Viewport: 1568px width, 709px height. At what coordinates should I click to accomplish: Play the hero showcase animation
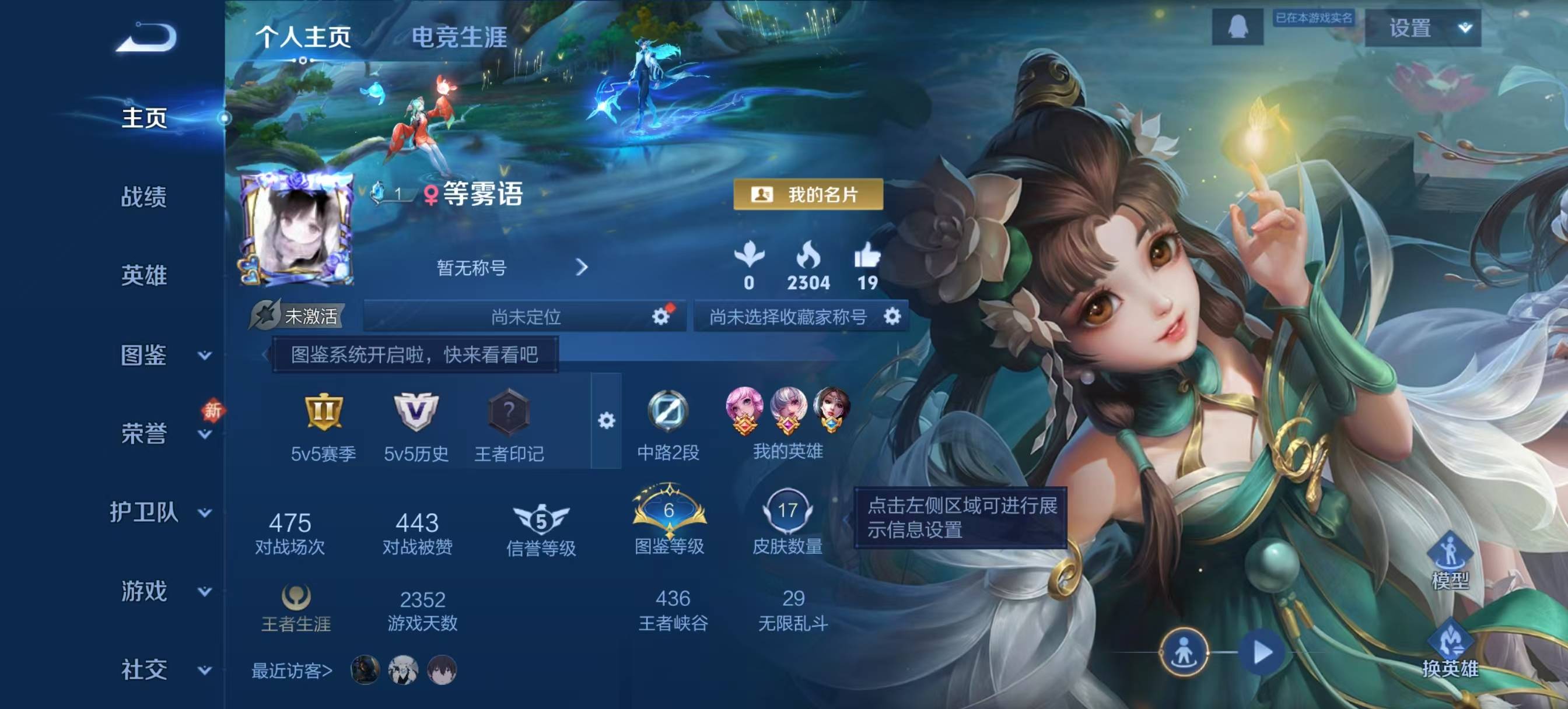pyautogui.click(x=1262, y=652)
